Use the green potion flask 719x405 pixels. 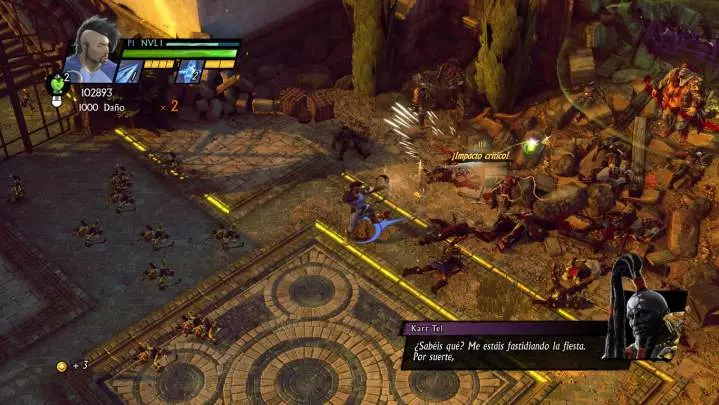coord(57,84)
